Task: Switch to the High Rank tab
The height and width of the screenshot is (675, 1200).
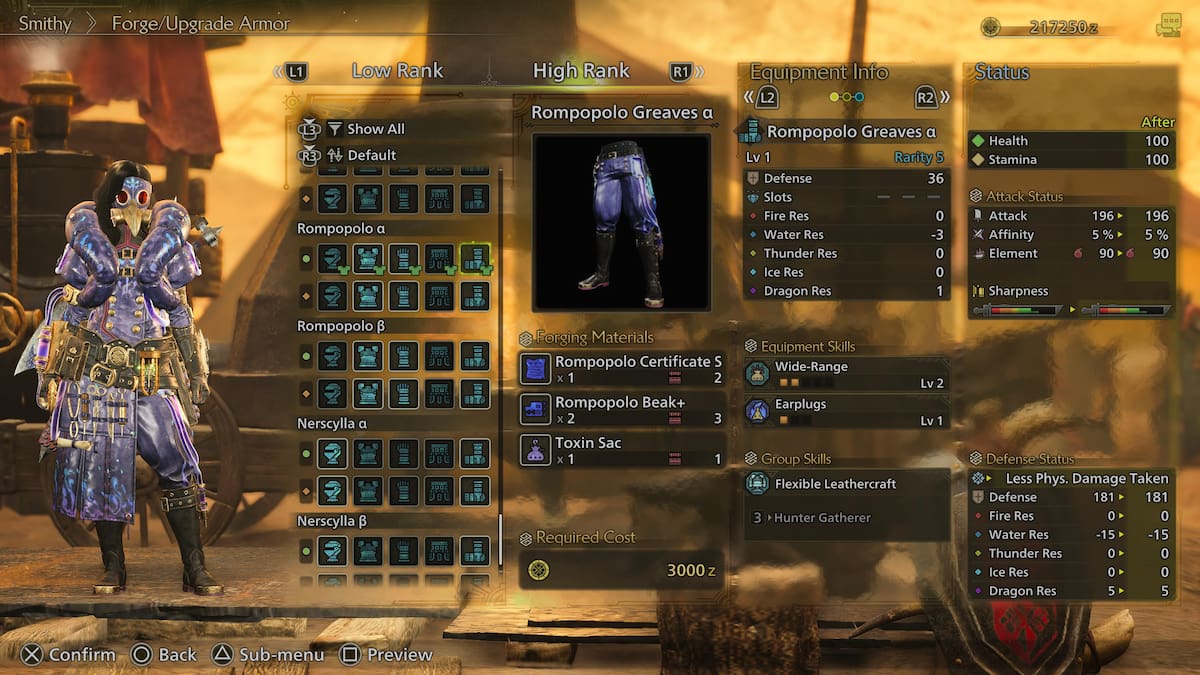Action: (x=581, y=71)
